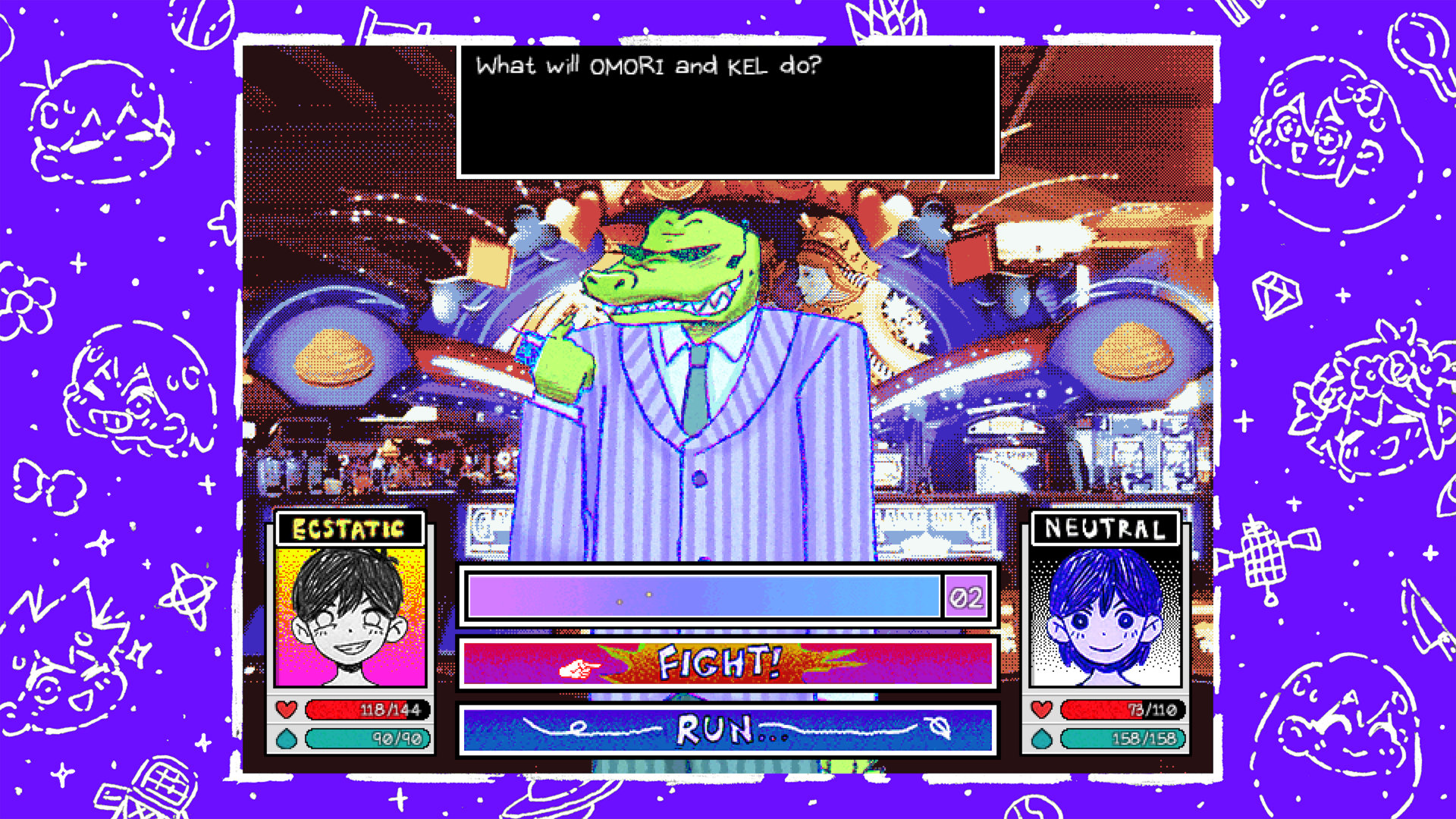Select Kel's neutral character portrait

point(1105,616)
